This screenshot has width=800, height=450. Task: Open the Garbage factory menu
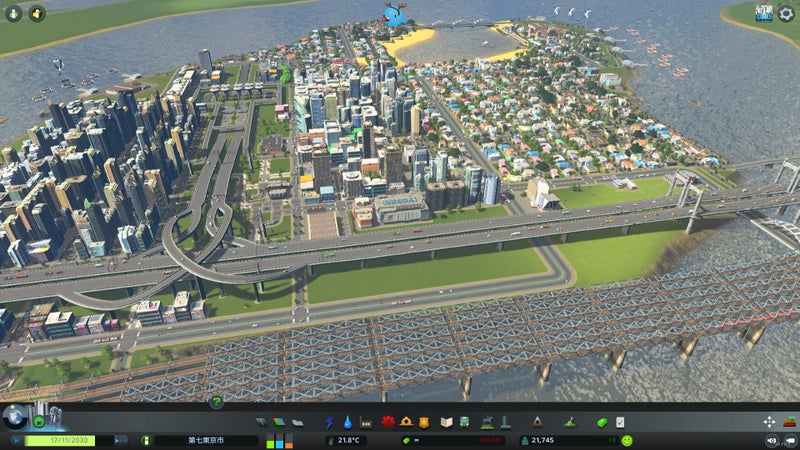pyautogui.click(x=367, y=422)
